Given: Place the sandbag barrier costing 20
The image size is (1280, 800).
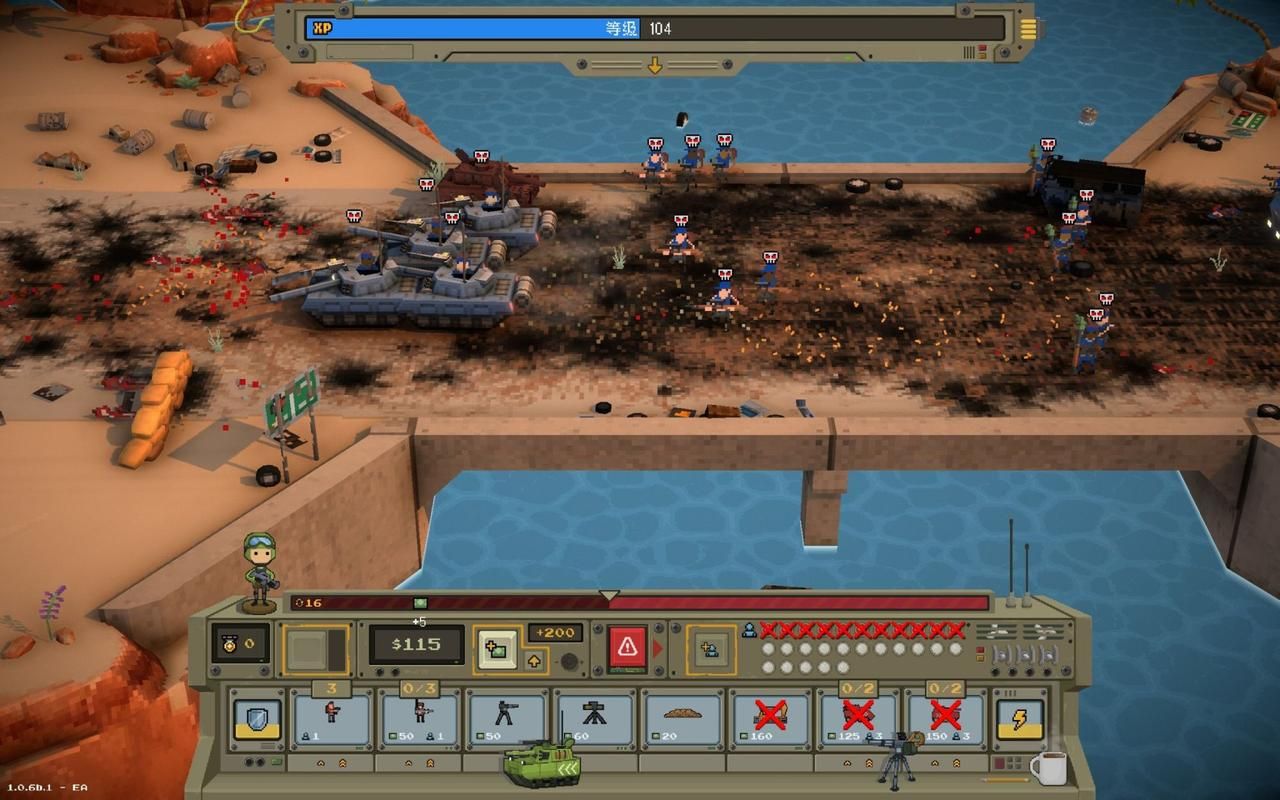Looking at the screenshot, I should click(682, 717).
